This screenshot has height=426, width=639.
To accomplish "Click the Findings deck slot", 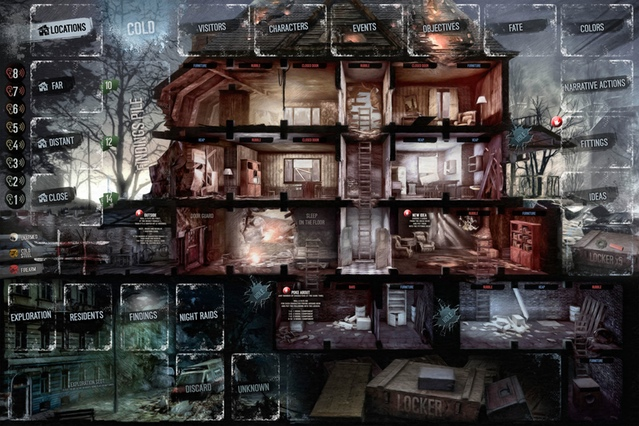I will 143,316.
